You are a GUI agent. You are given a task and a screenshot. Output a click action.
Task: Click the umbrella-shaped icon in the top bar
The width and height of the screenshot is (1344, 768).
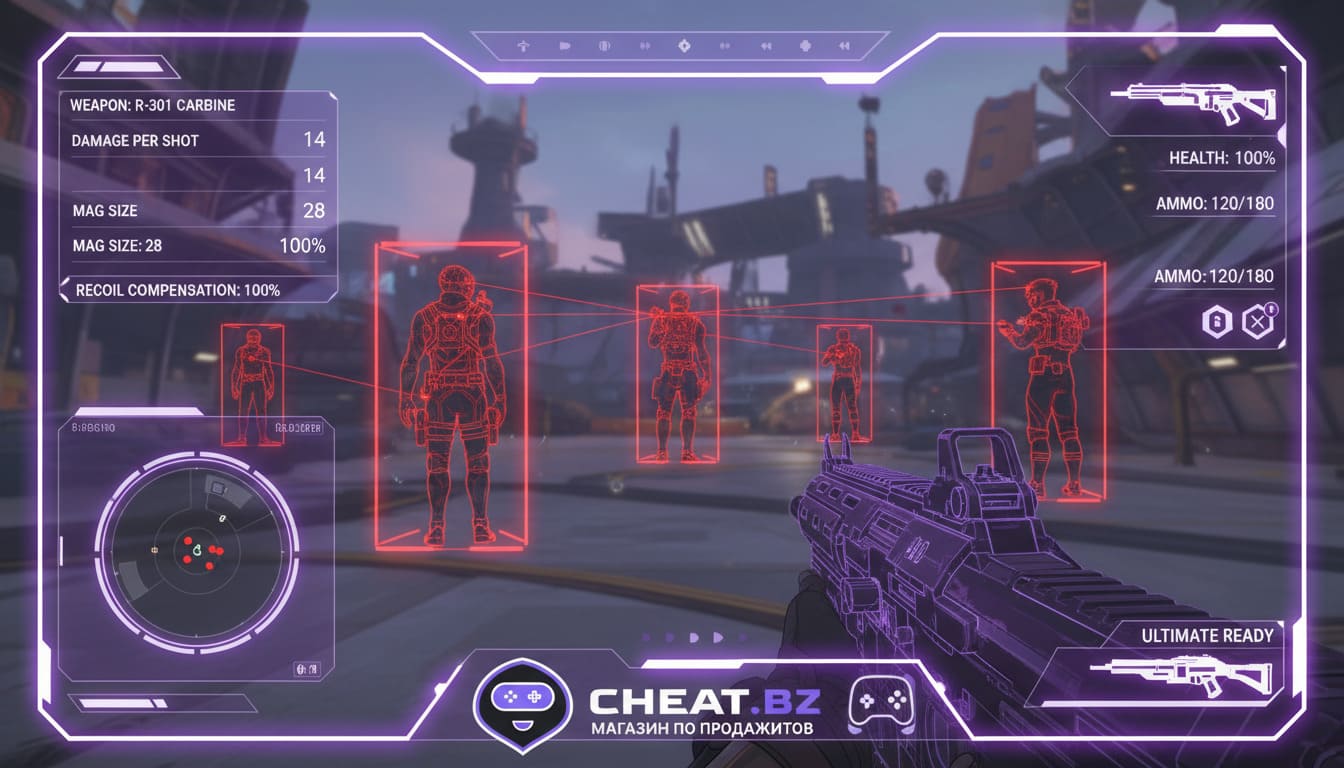pyautogui.click(x=523, y=45)
